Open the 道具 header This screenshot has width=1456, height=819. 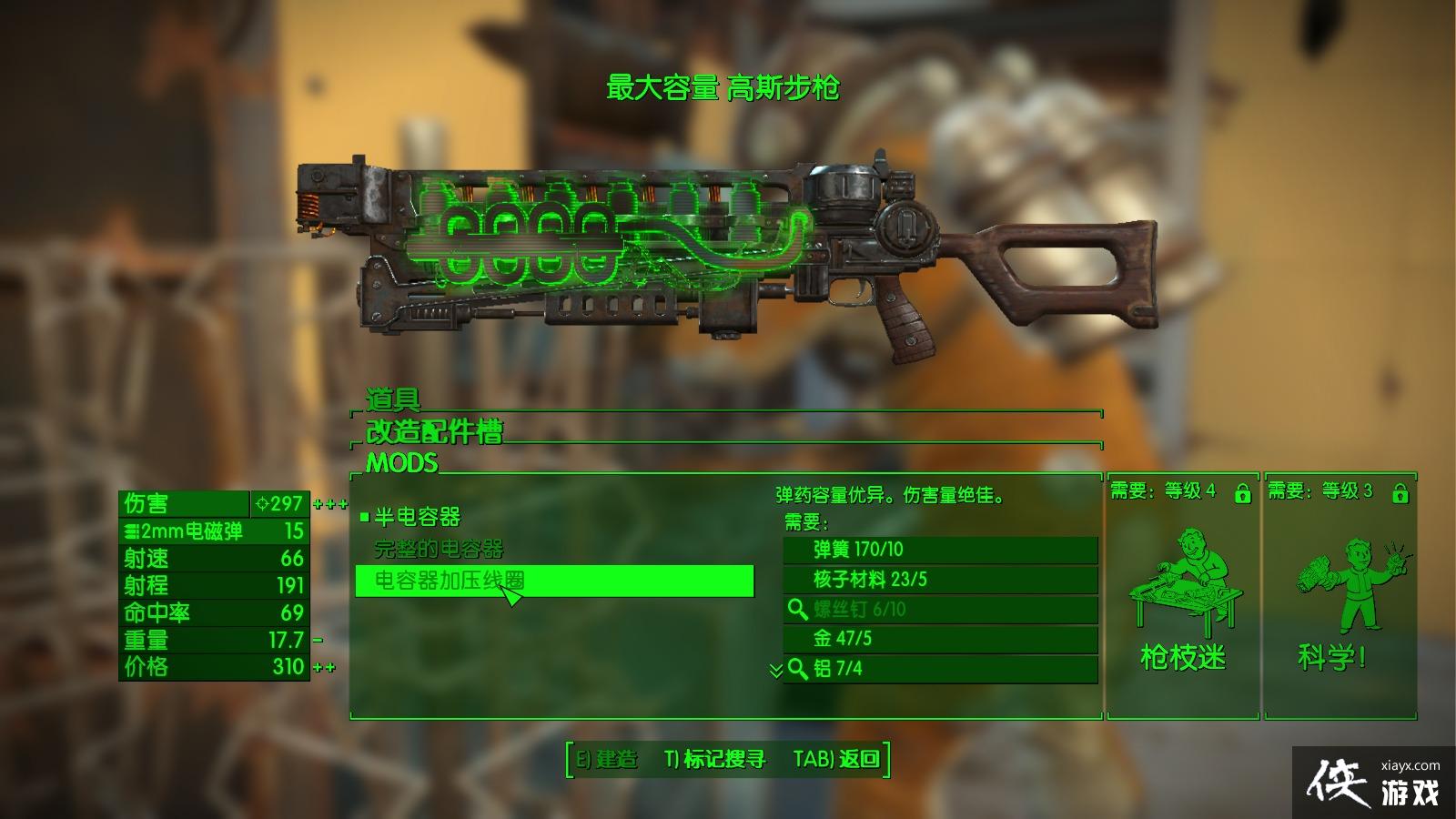tap(393, 399)
